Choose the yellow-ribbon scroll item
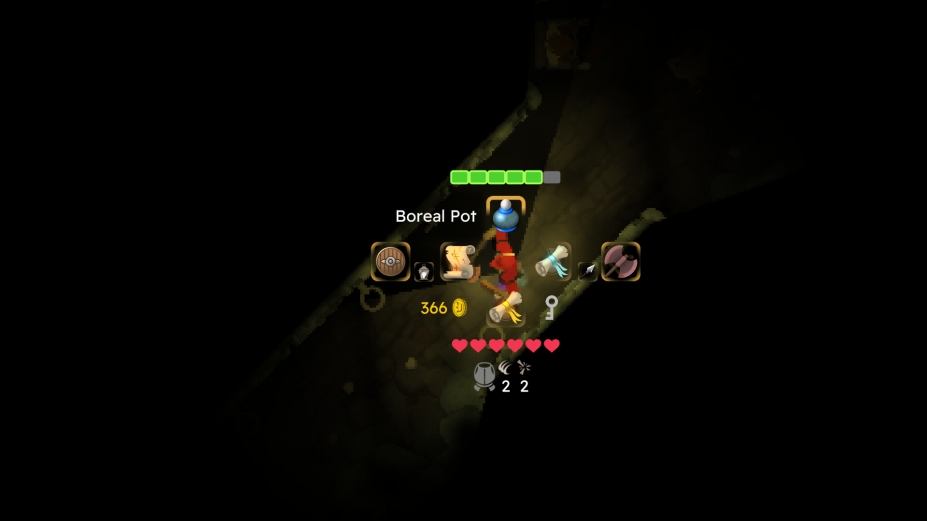The width and height of the screenshot is (927, 521). click(507, 308)
